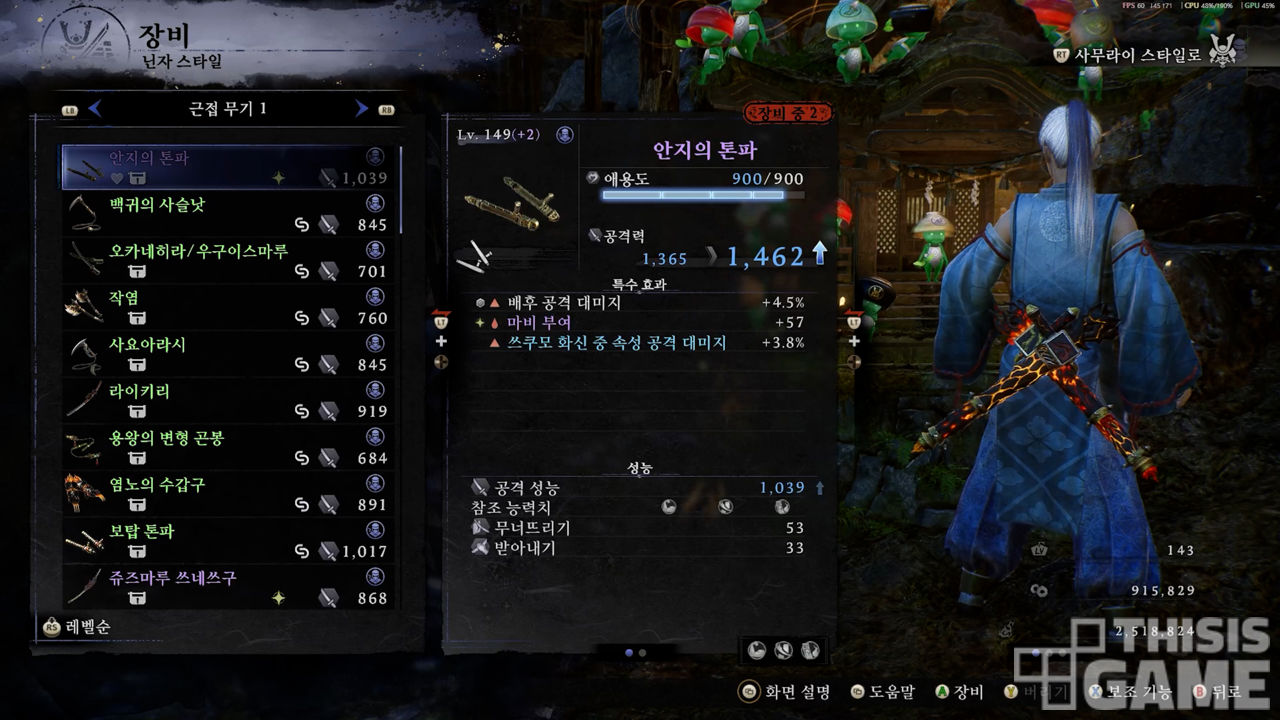
Task: Select the 보탑 톤파 weapon row
Action: point(230,540)
